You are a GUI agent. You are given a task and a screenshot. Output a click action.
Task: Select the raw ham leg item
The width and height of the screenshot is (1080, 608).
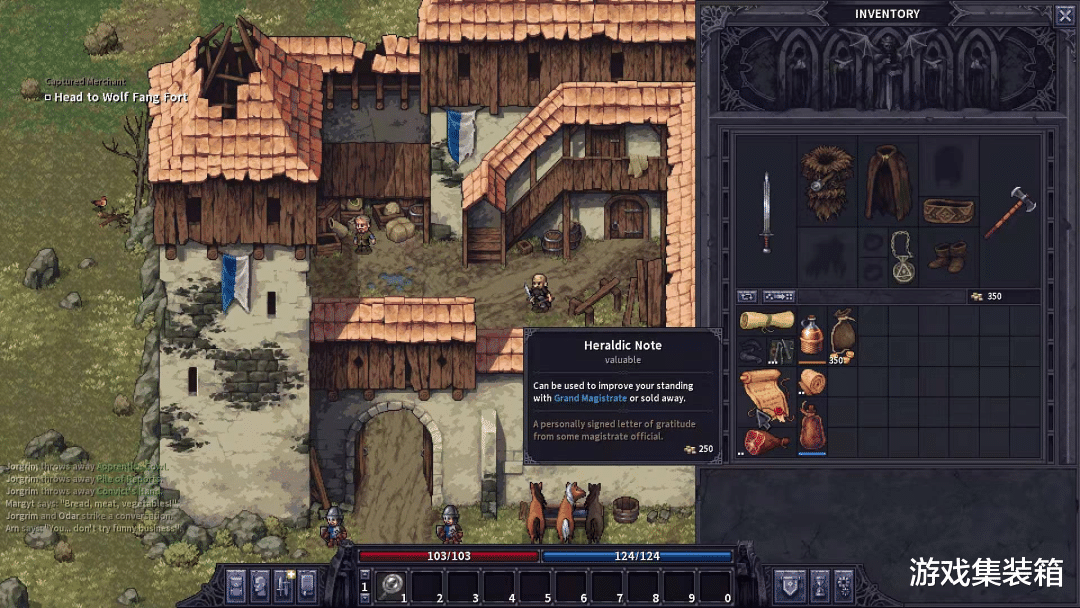(x=766, y=442)
